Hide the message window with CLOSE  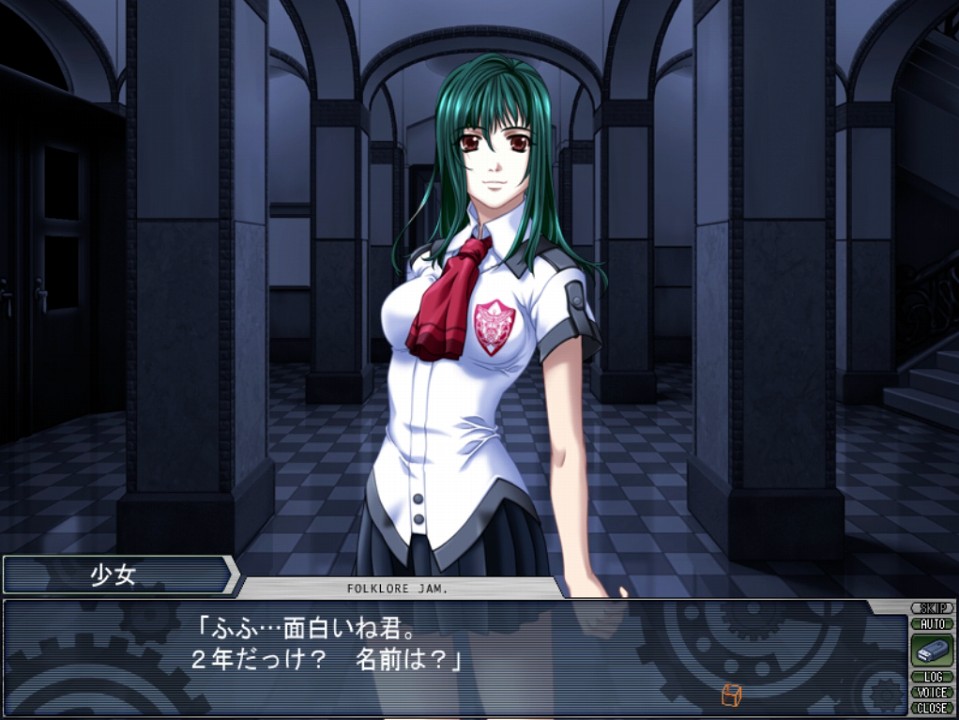932,707
